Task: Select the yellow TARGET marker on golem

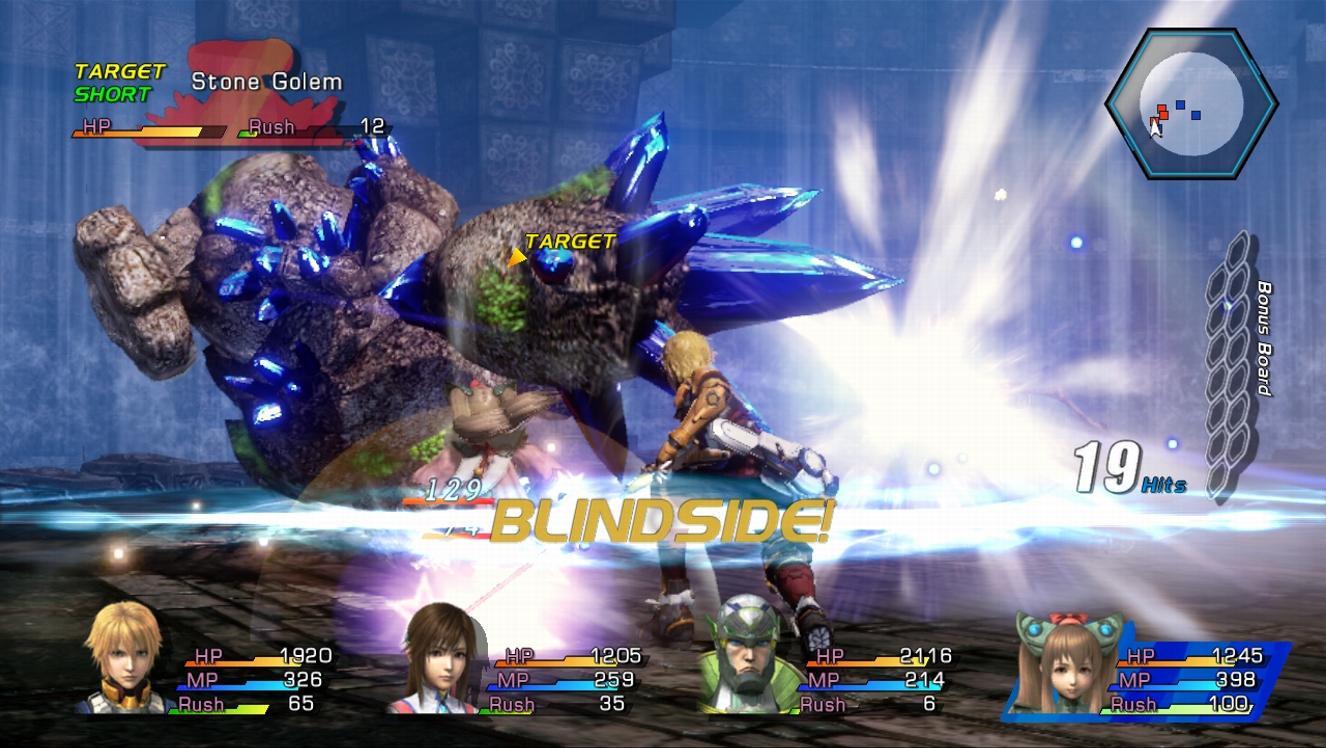Action: tap(565, 243)
